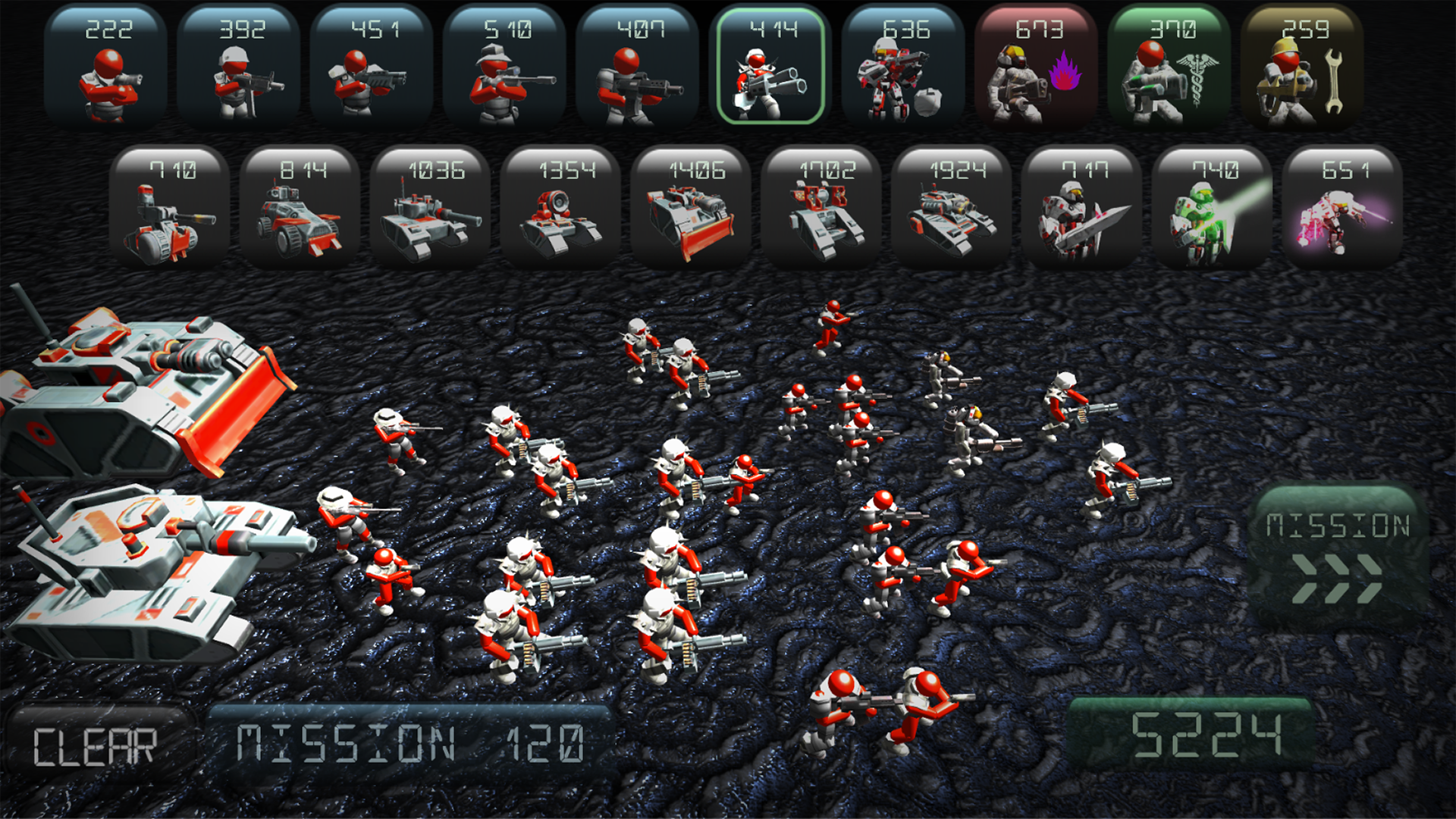Select the pistol soldier unit costing 222
The width and height of the screenshot is (1456, 819).
click(x=107, y=68)
